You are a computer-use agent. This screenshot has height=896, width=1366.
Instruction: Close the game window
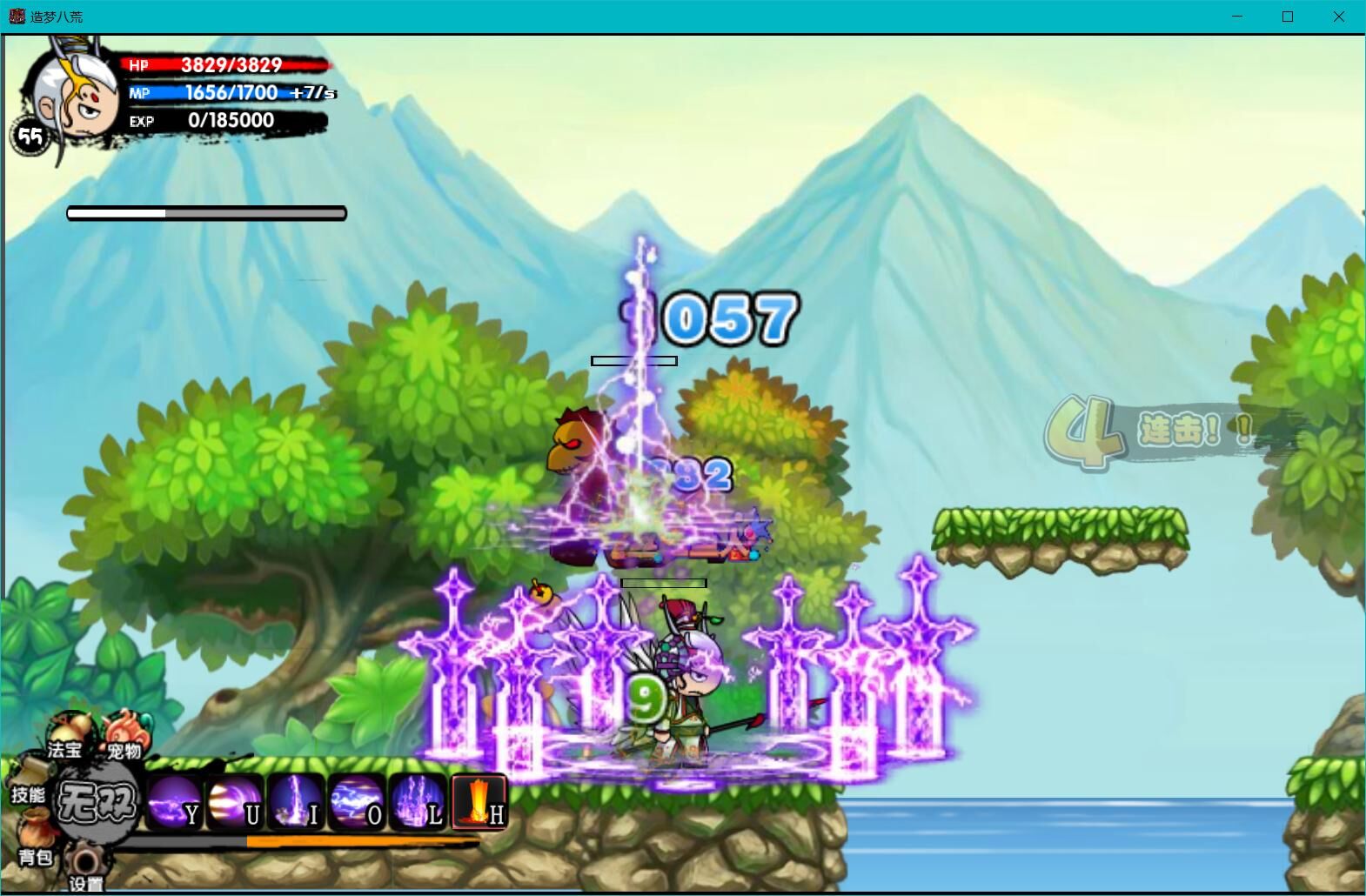tap(1338, 17)
